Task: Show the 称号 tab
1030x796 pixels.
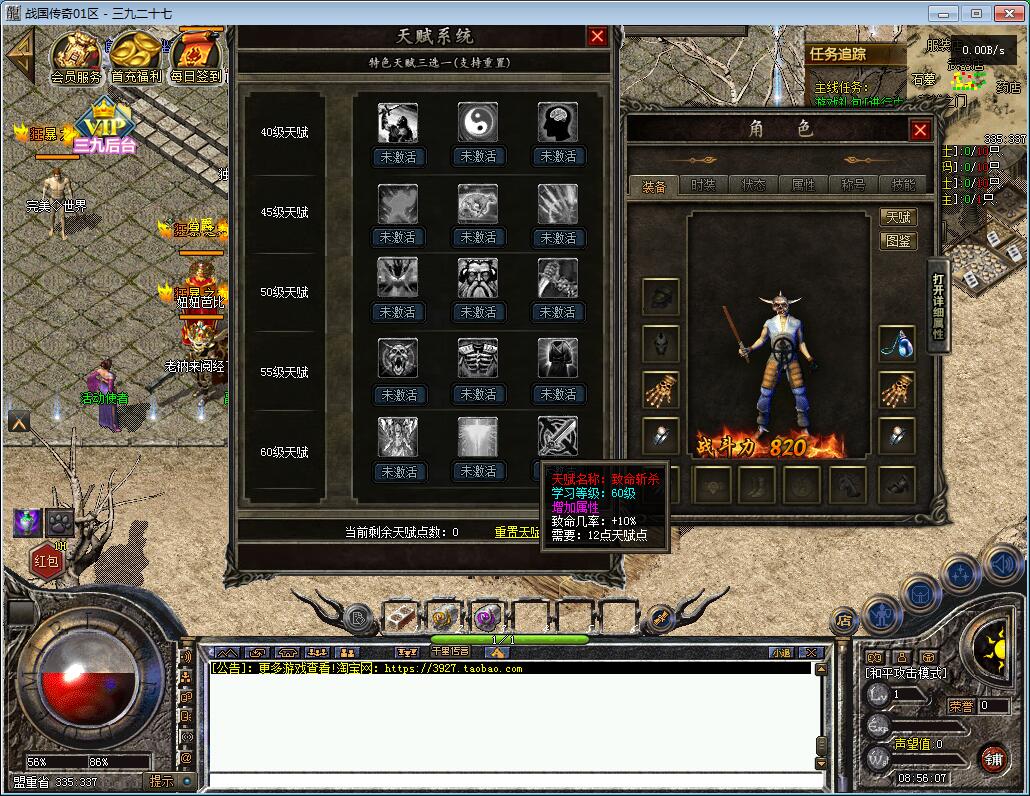Action: click(x=853, y=185)
